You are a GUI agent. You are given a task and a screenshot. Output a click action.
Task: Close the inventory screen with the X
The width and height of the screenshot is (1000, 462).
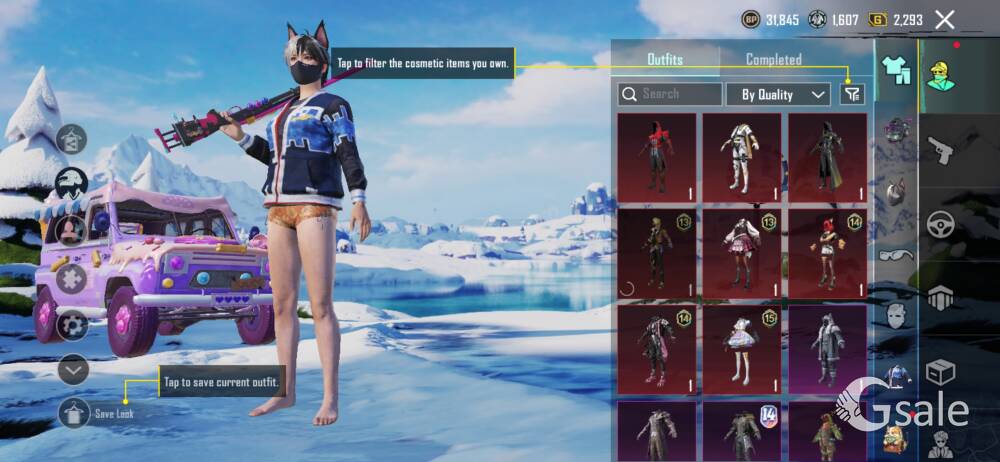coord(944,19)
